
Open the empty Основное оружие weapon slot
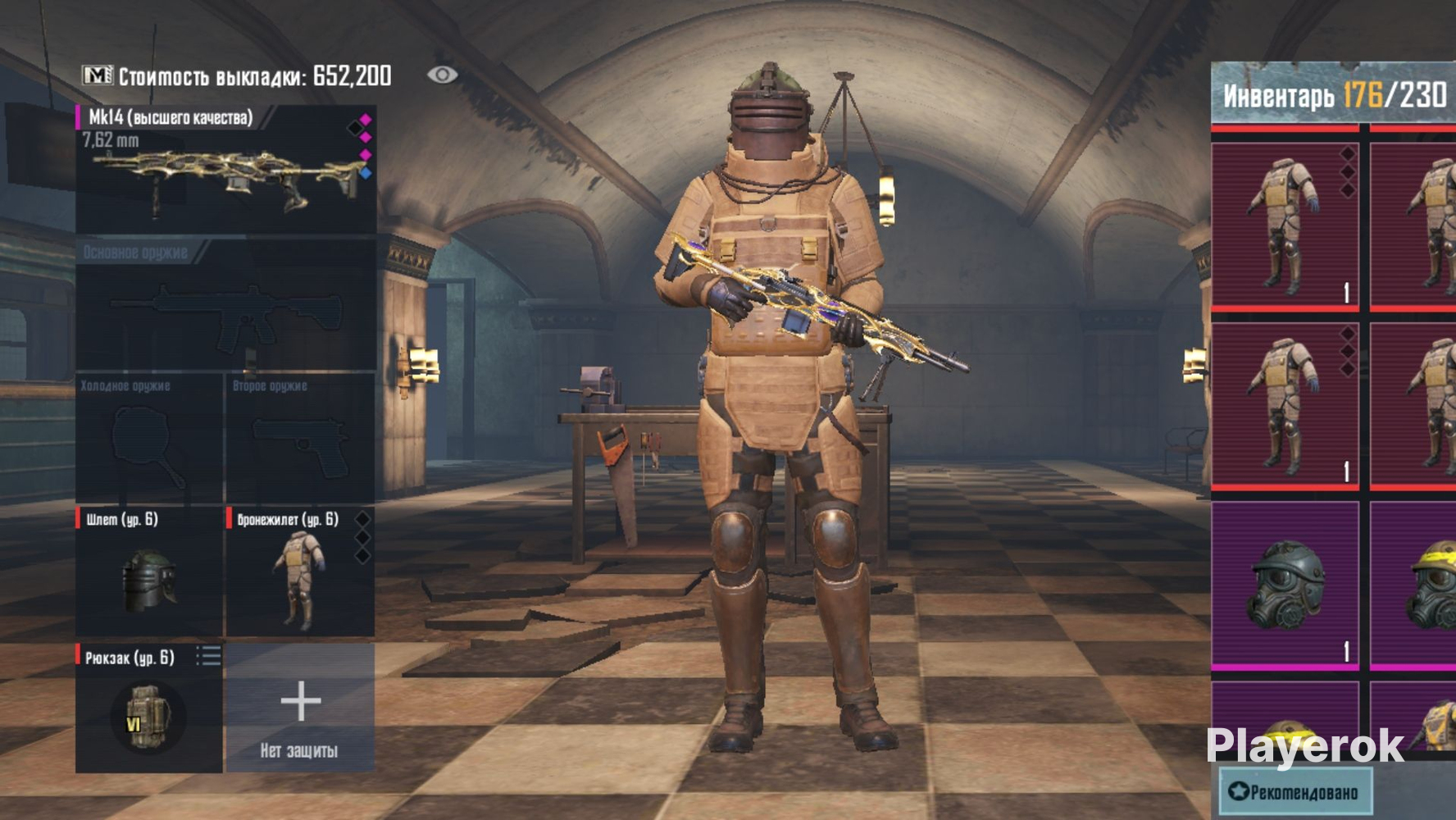coord(225,305)
